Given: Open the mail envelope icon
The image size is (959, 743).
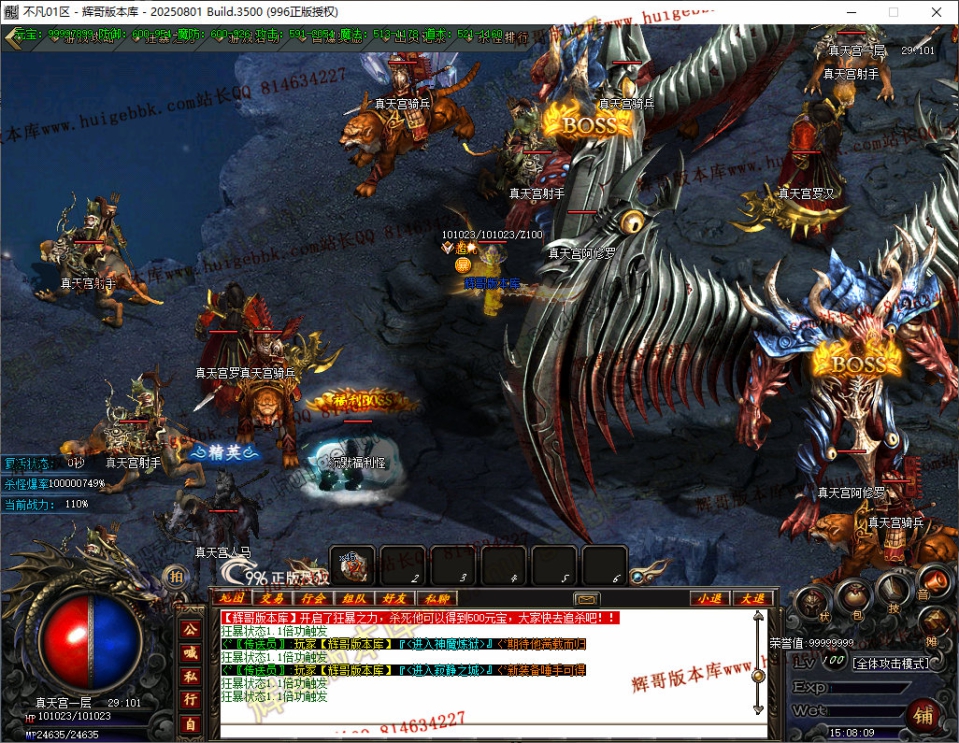Looking at the screenshot, I should (x=587, y=598).
